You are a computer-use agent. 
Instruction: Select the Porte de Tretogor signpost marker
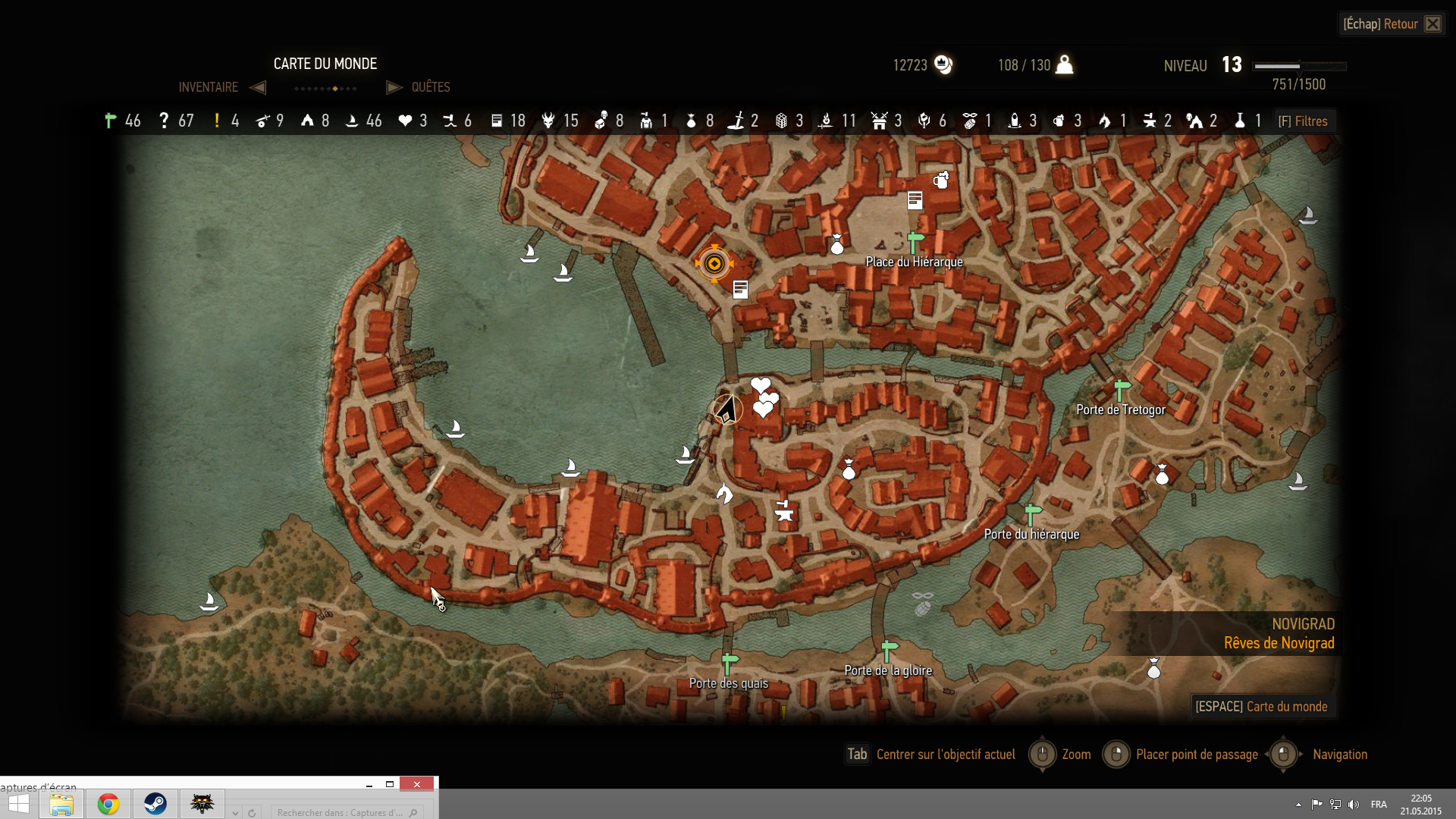coord(1122,391)
